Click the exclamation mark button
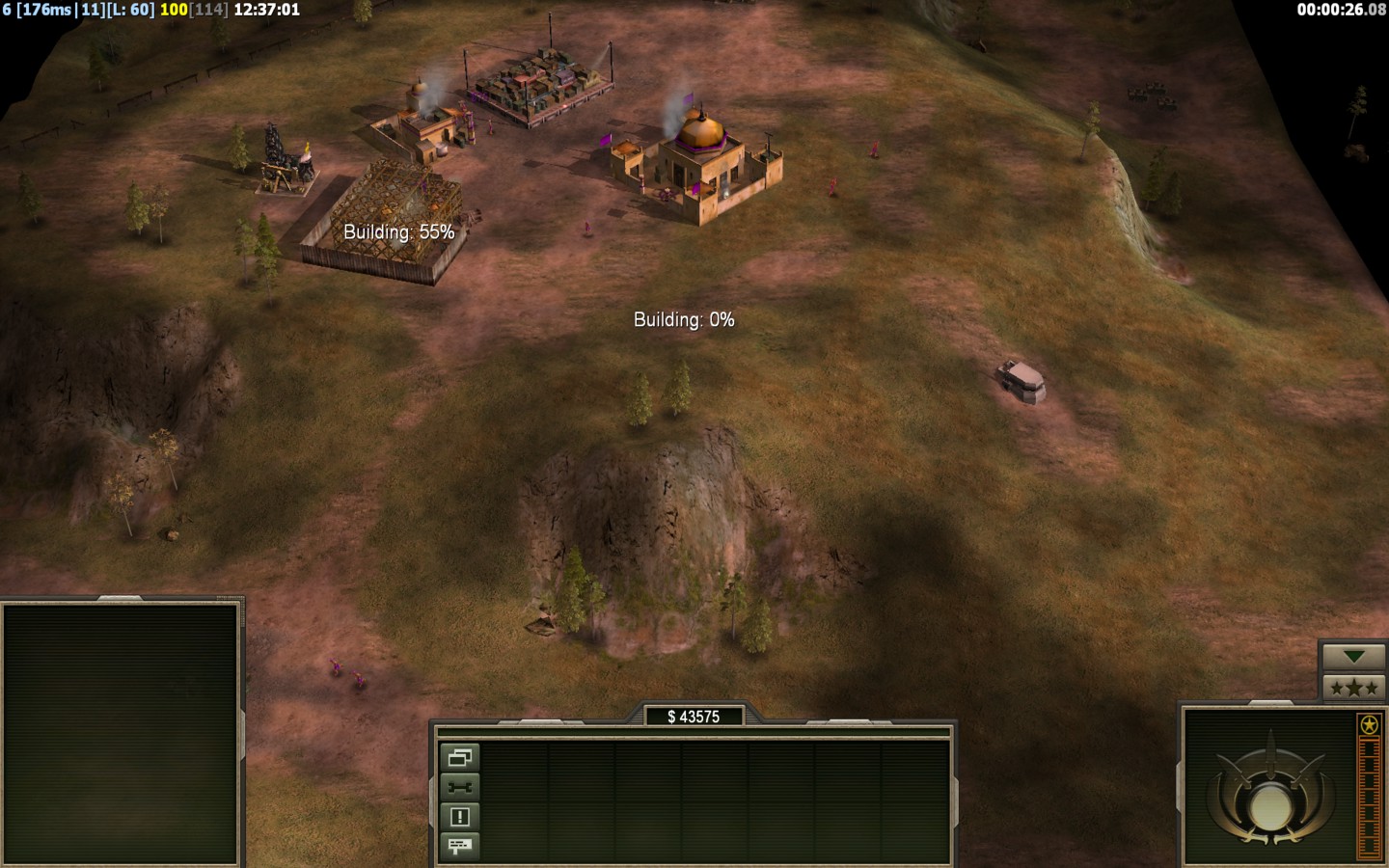Screen dimensions: 1389x868 tap(459, 817)
